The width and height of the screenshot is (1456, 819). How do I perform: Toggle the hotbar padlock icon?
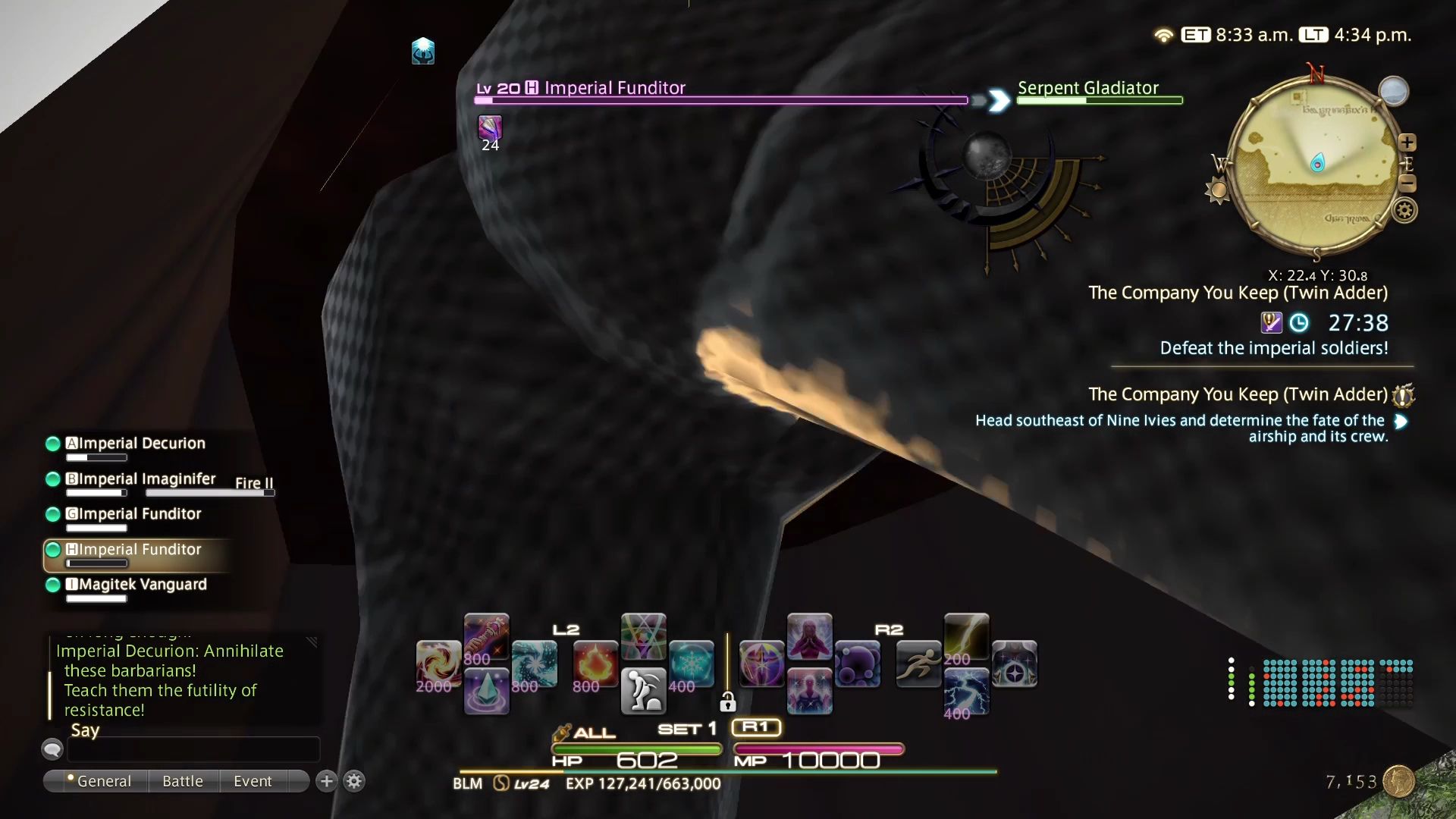[727, 702]
